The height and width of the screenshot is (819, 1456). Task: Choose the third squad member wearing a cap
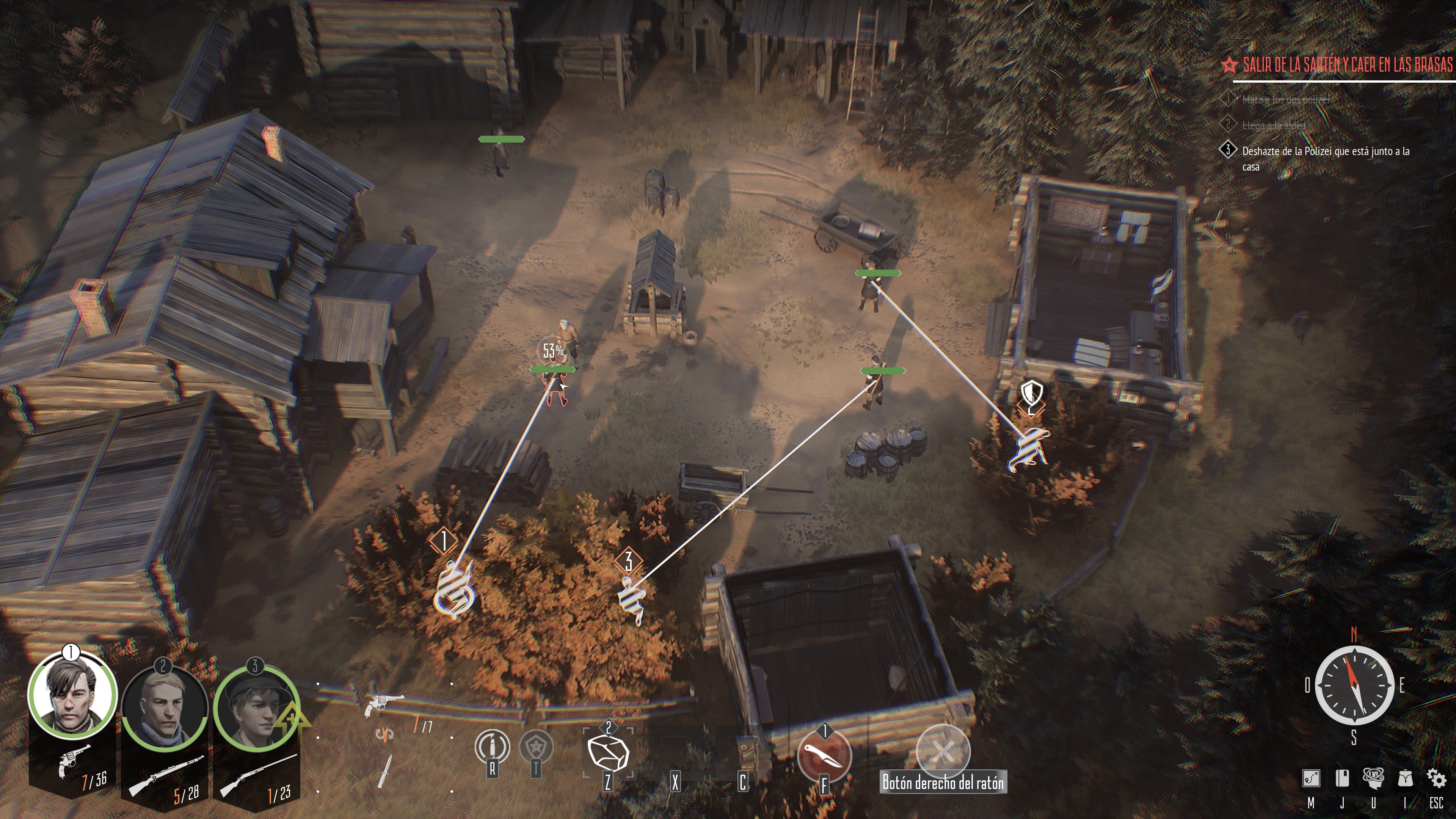point(256,709)
